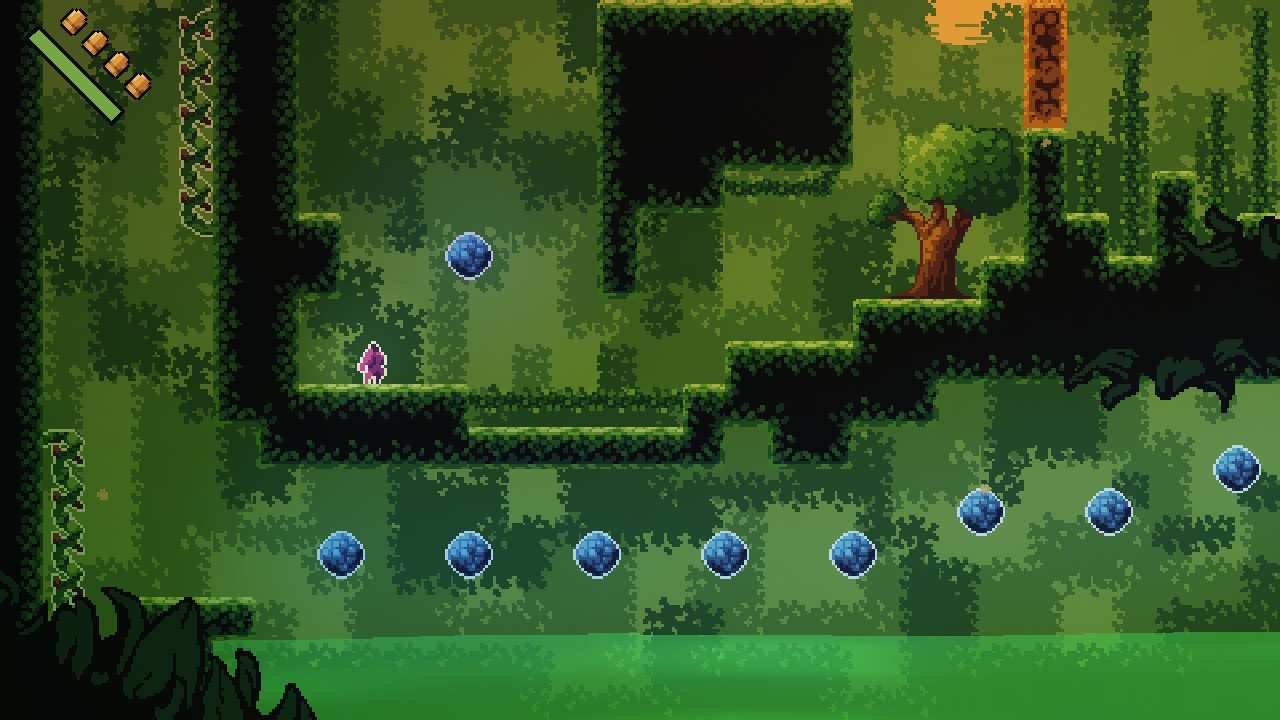Collect the berry nearest the right screen edge
The width and height of the screenshot is (1280, 720).
coord(1238,468)
